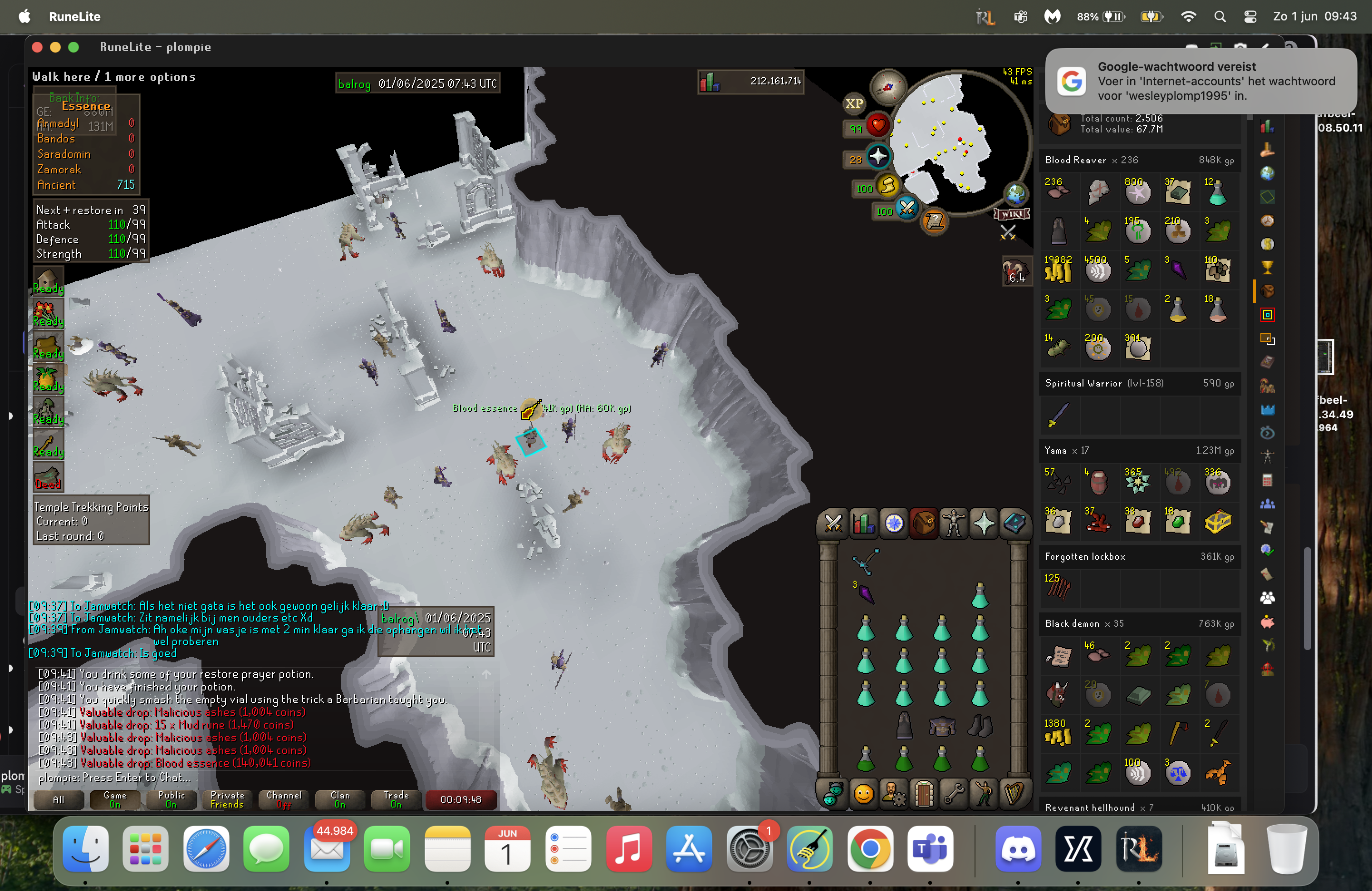Open the Combat Options tab
This screenshot has width=1372, height=891.
(833, 524)
